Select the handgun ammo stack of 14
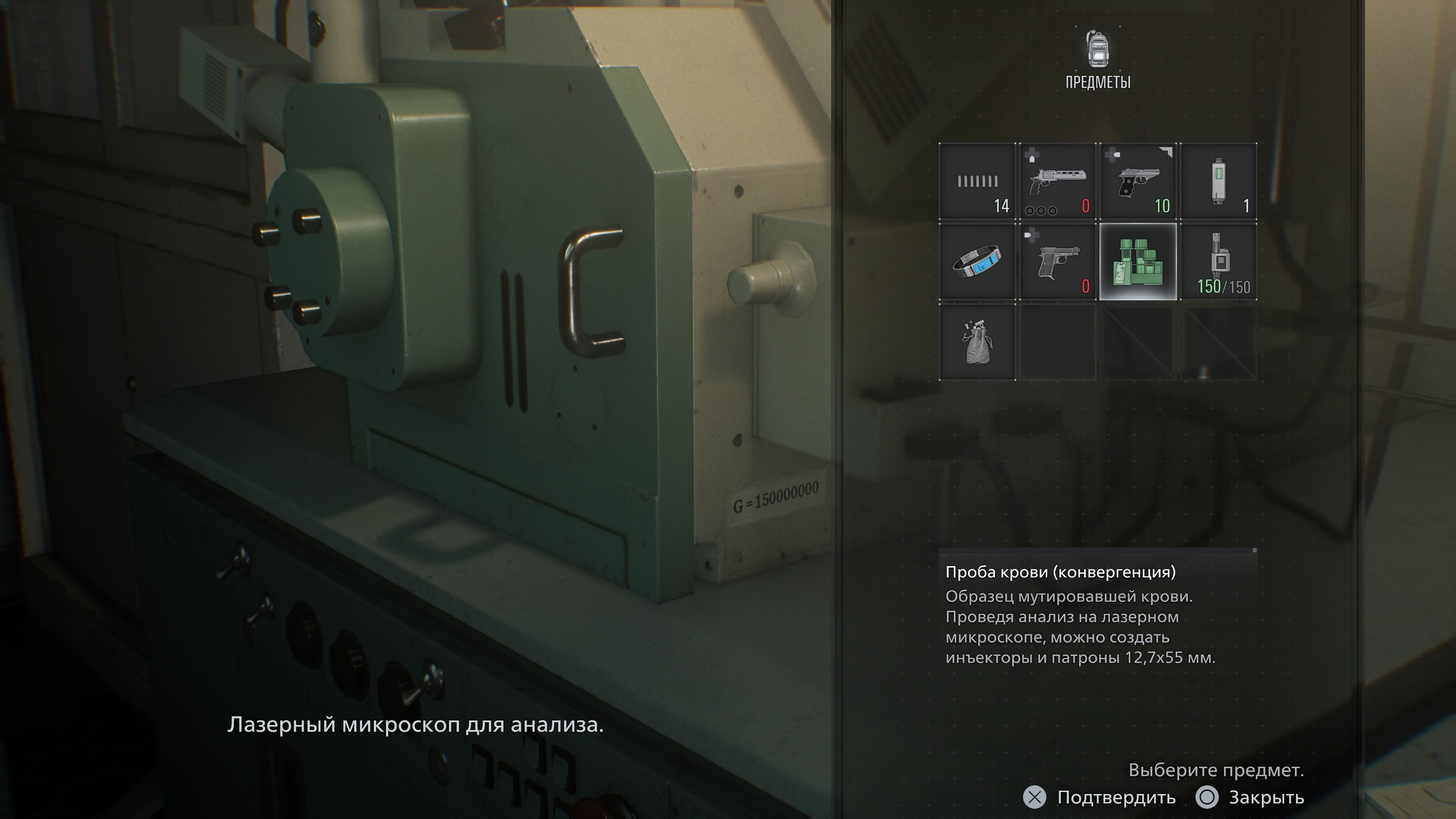This screenshot has width=1456, height=819. [x=977, y=182]
